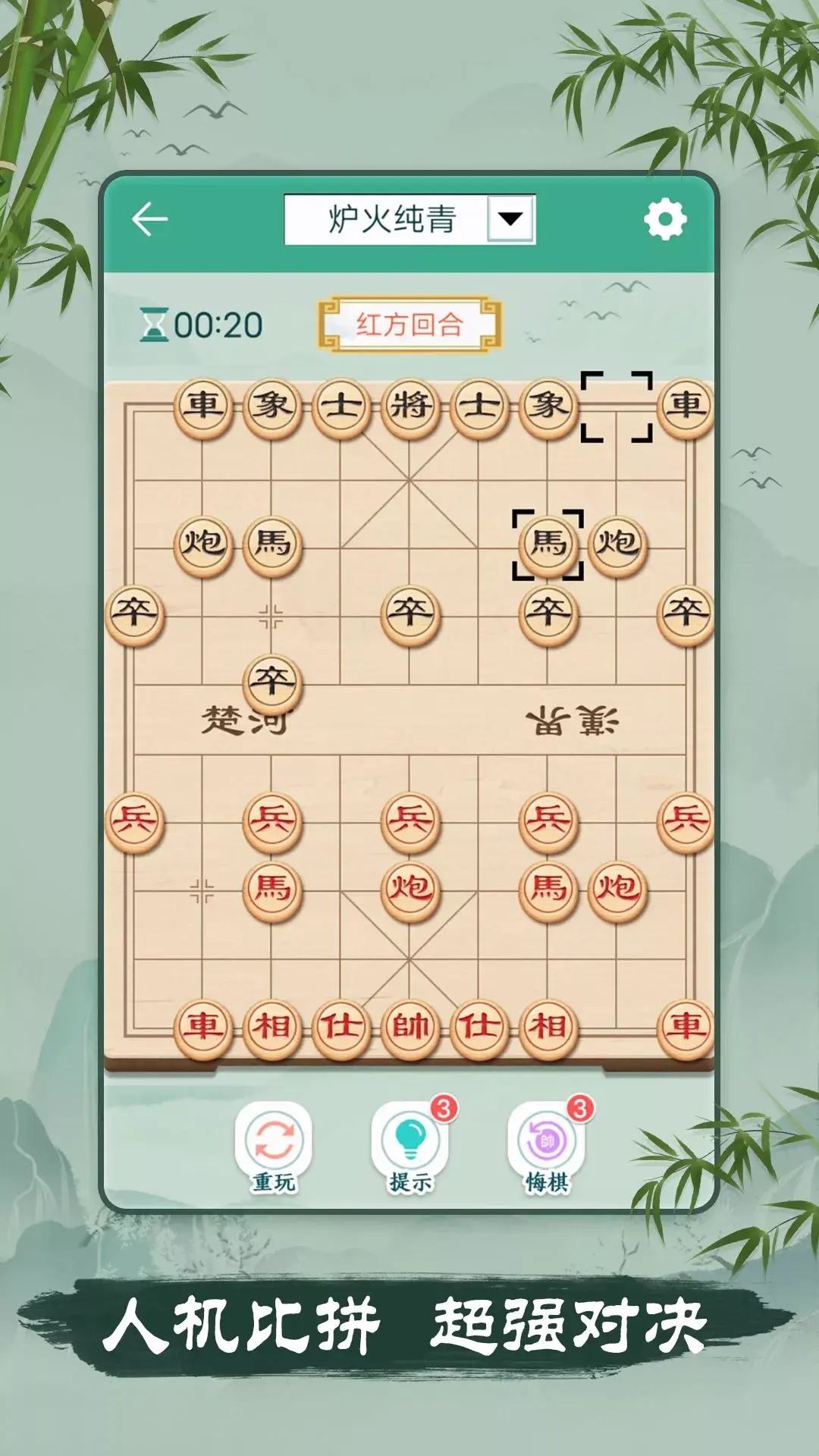Image resolution: width=819 pixels, height=1456 pixels.
Task: Click the empty bracketed square on top row
Action: coord(617,406)
